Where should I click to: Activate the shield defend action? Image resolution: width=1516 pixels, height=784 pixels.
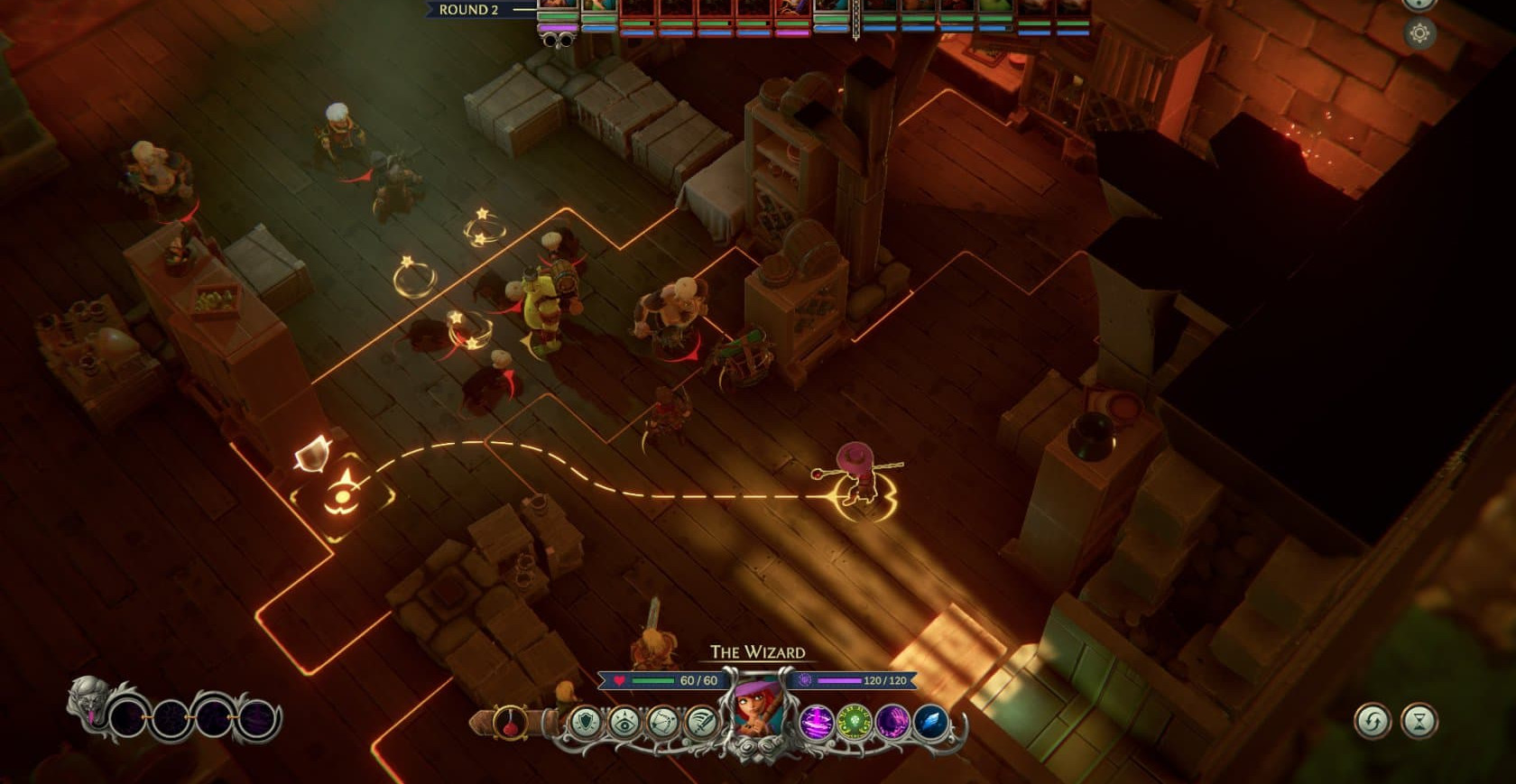click(x=587, y=723)
